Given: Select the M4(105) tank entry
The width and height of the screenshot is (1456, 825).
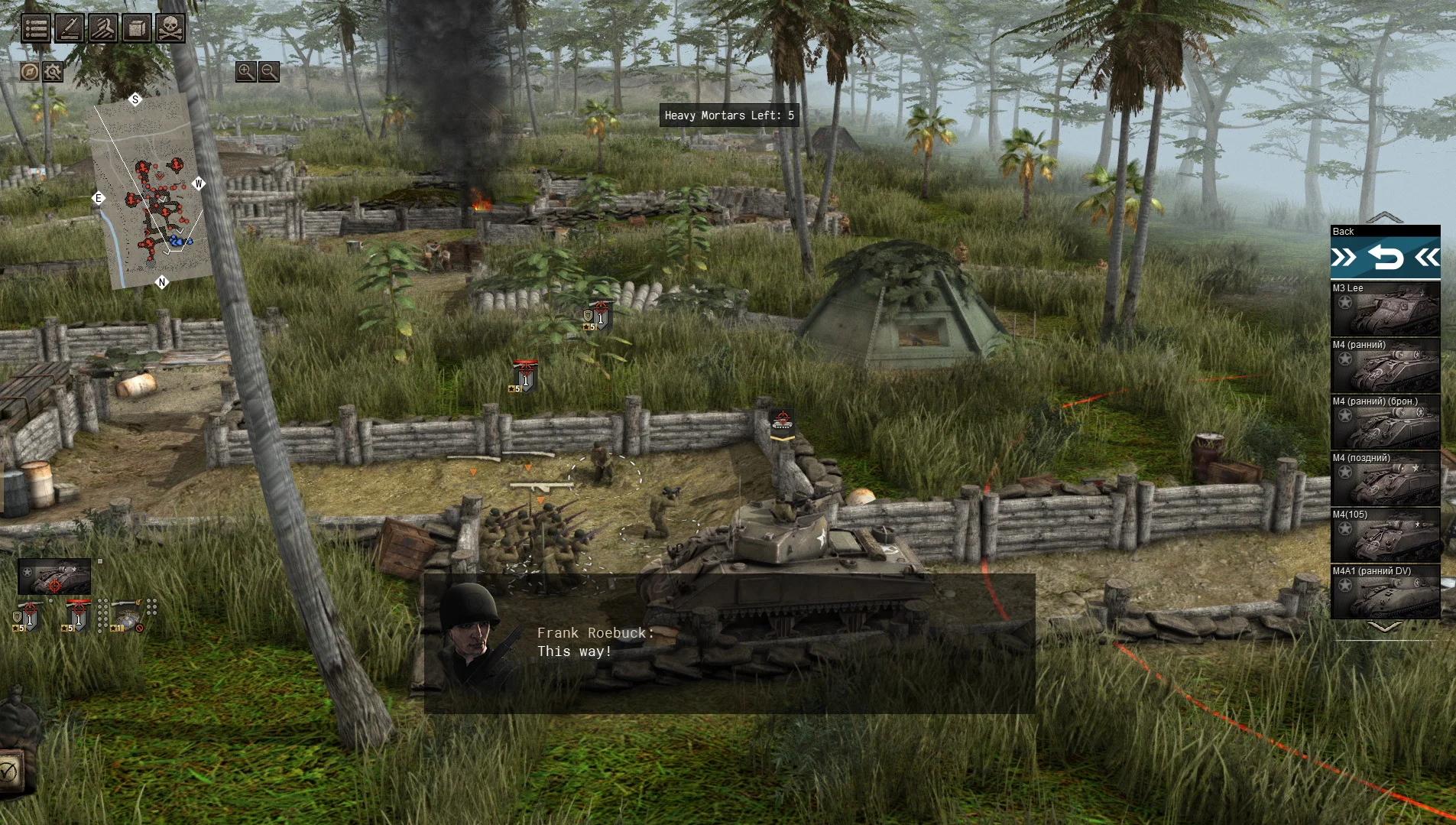Looking at the screenshot, I should tap(1385, 536).
